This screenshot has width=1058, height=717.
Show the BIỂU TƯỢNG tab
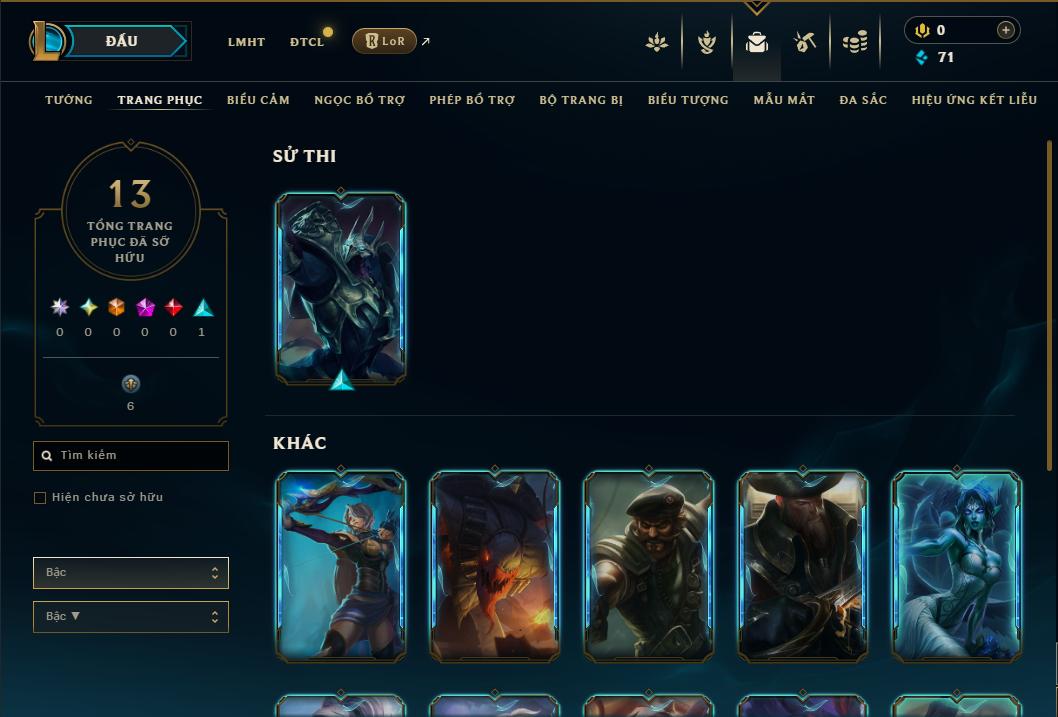click(688, 100)
